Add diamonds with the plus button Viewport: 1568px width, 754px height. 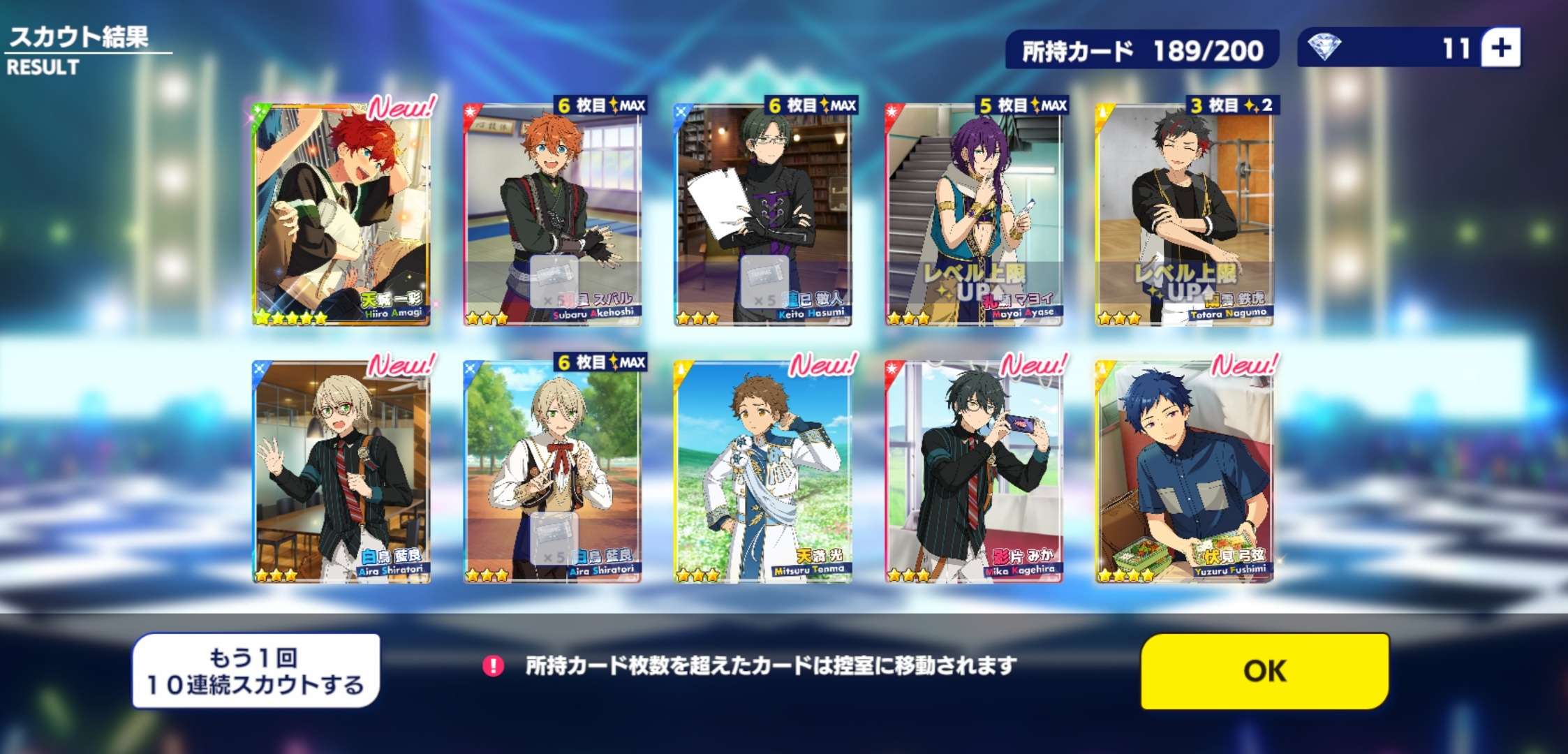pos(1501,48)
